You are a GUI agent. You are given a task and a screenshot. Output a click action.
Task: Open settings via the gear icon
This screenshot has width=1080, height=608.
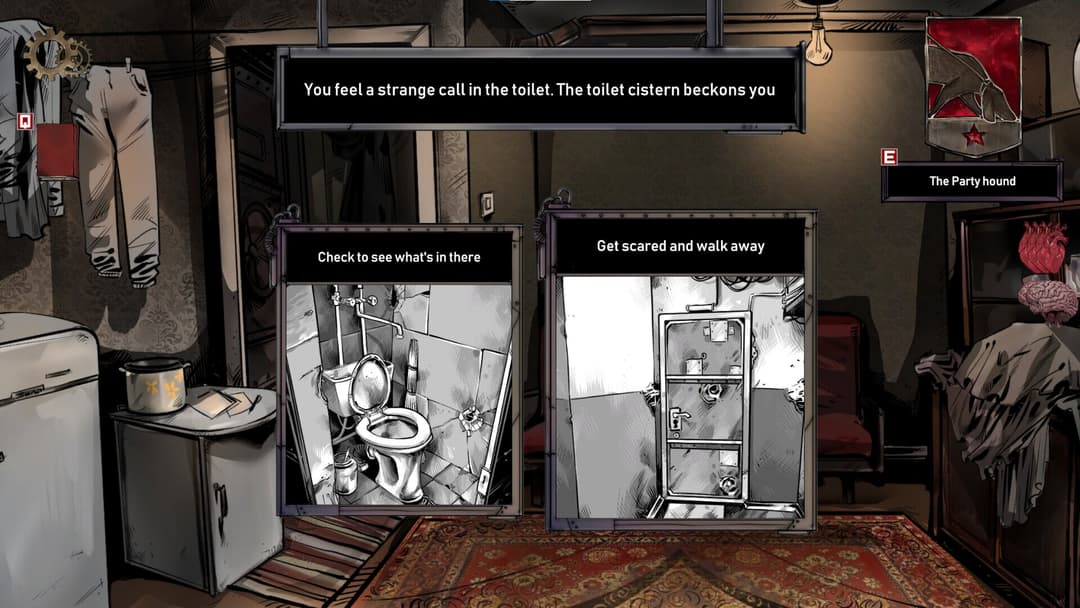pyautogui.click(x=57, y=55)
